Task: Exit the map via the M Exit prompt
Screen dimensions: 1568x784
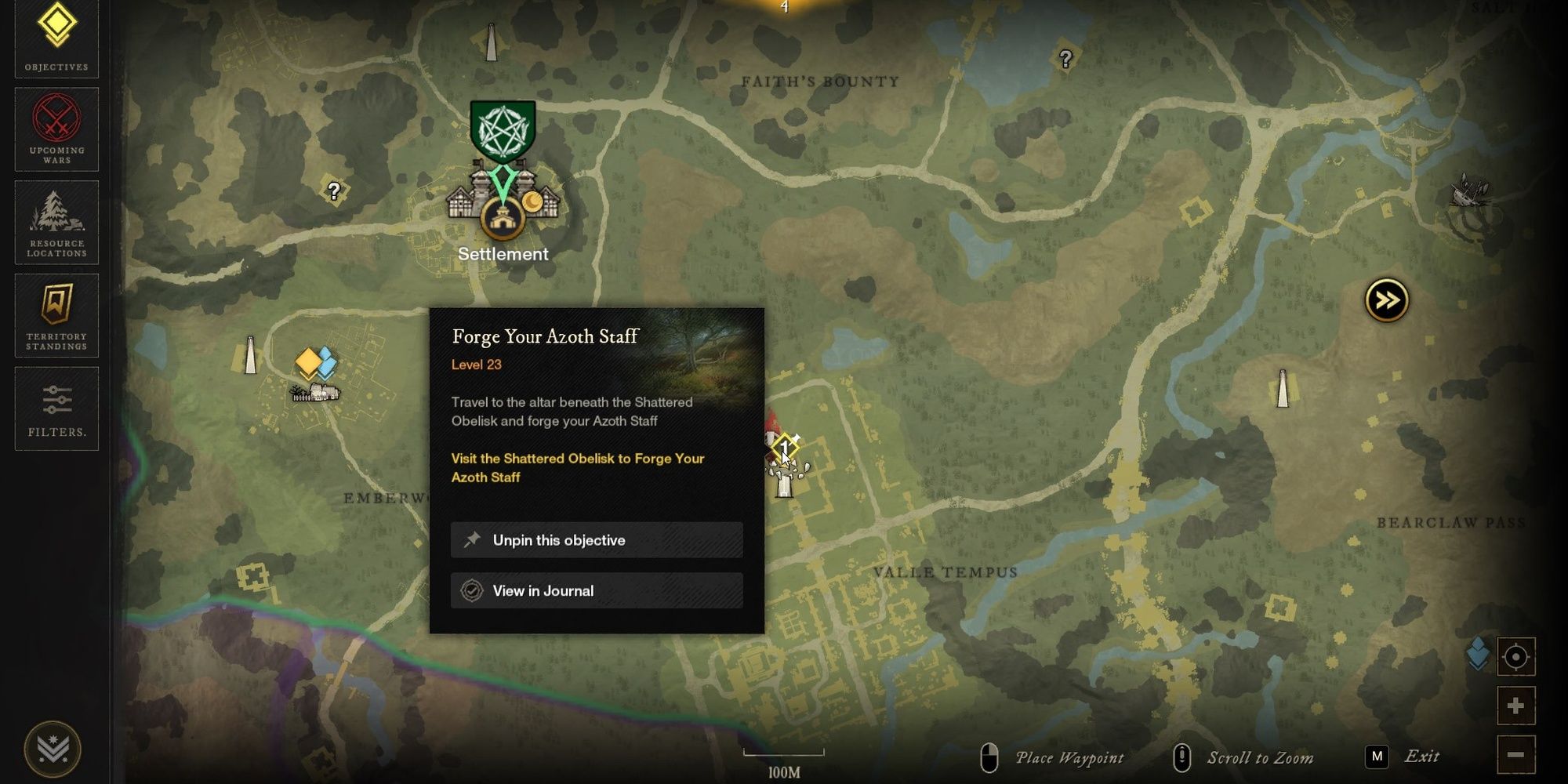Action: tap(1400, 755)
